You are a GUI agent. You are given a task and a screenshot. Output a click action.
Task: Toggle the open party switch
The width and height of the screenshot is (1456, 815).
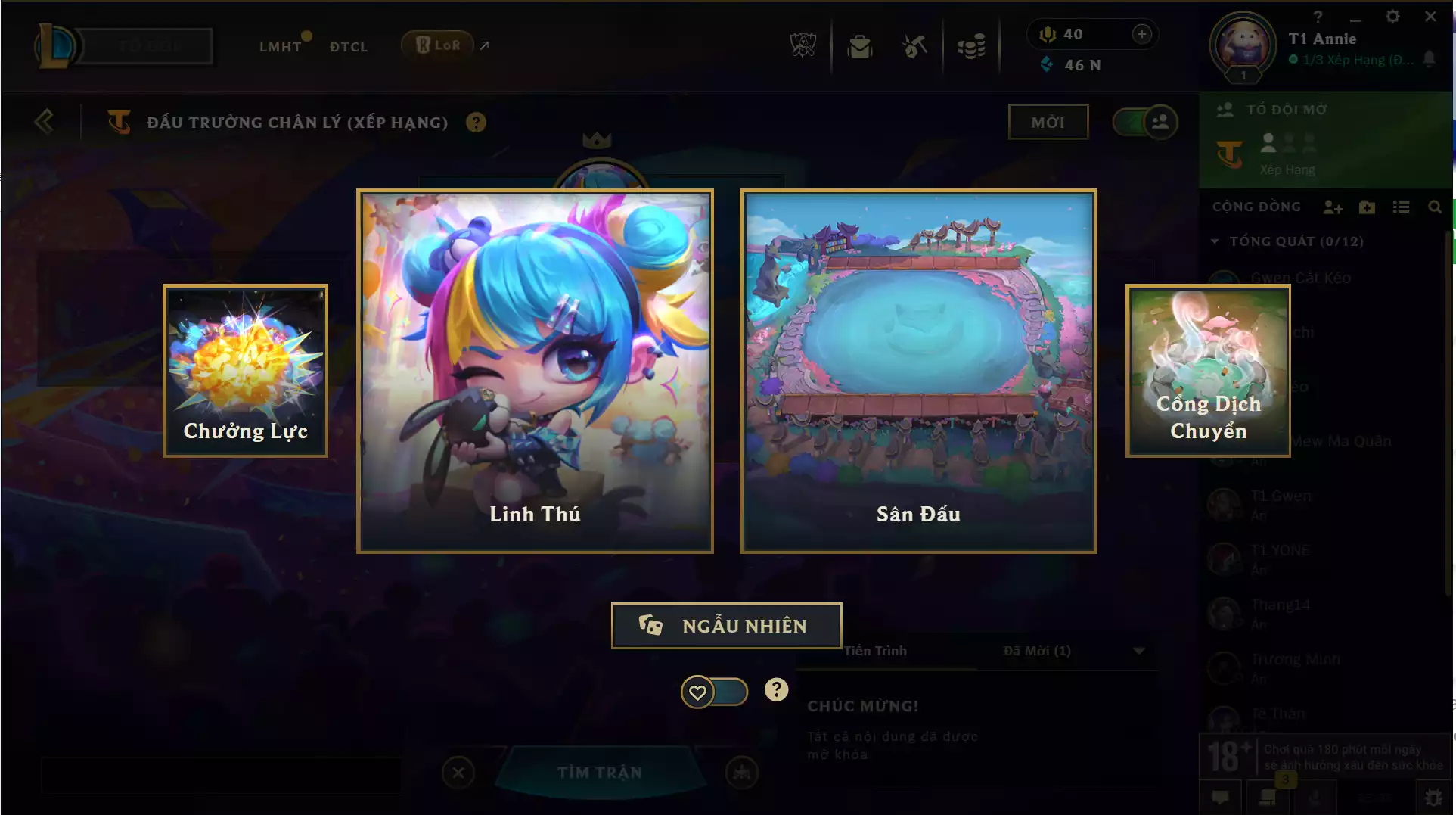(1144, 122)
